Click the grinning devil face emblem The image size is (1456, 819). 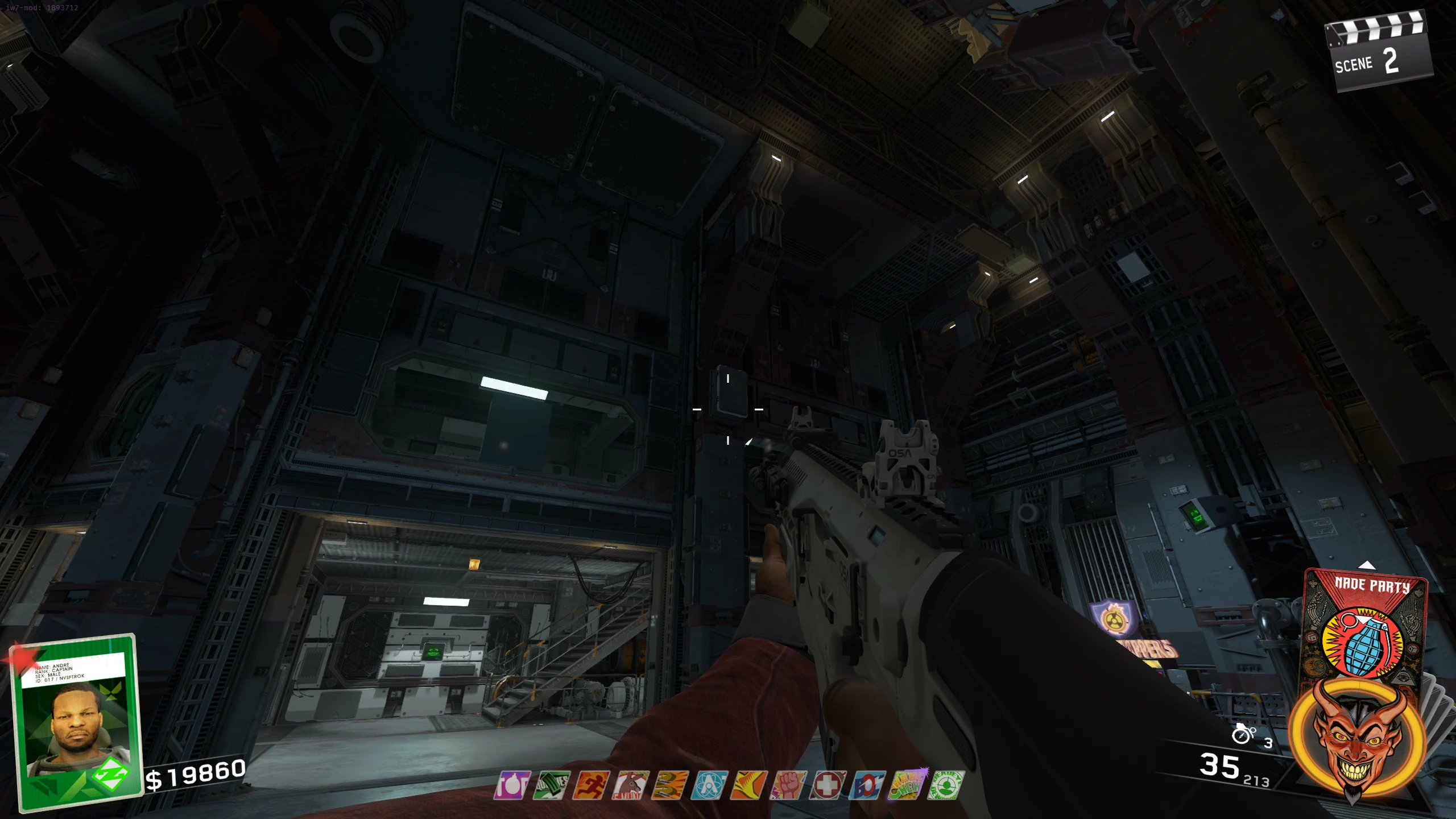coord(1357,739)
